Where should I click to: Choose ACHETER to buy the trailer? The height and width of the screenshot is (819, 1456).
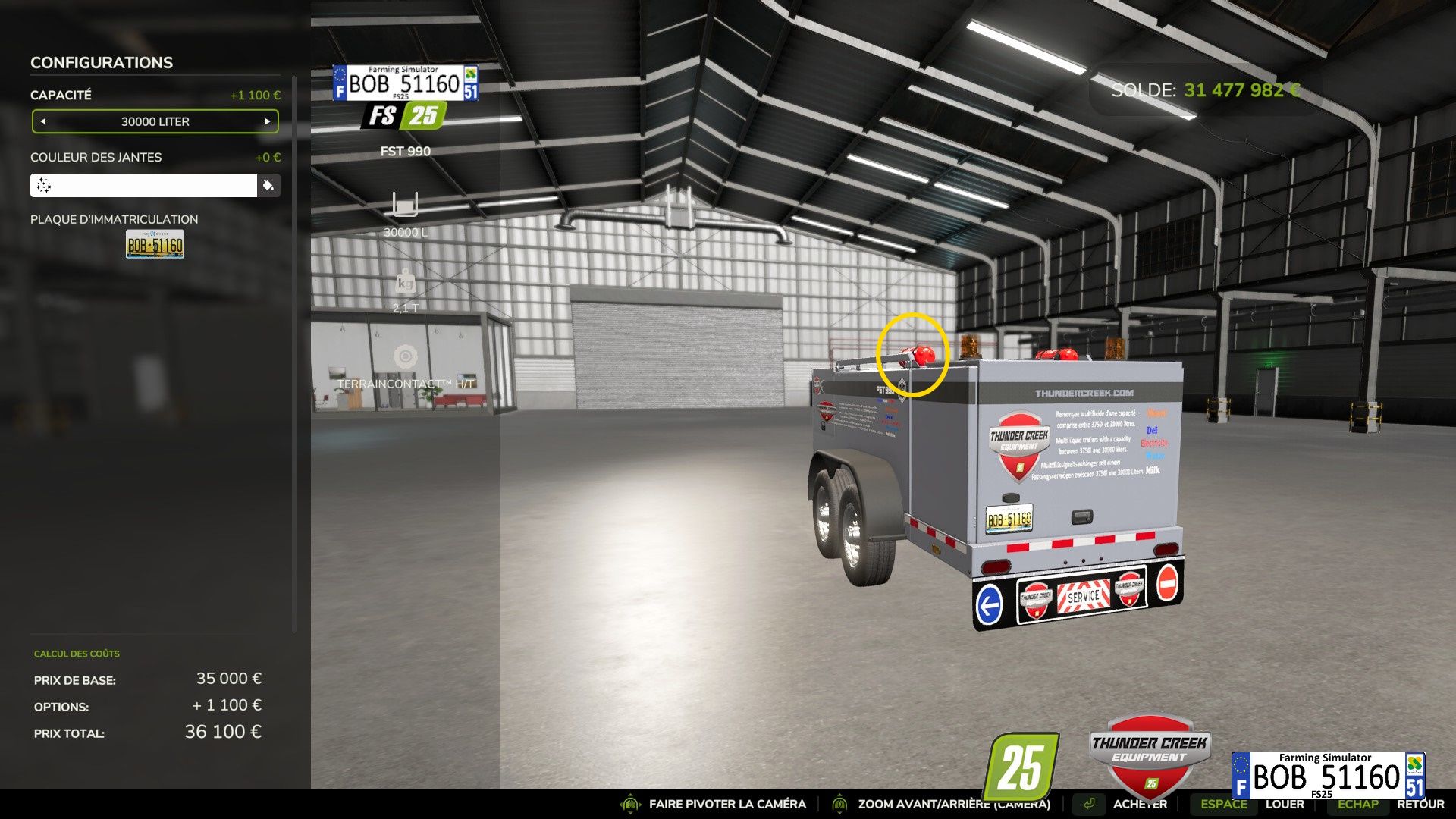pyautogui.click(x=1139, y=804)
